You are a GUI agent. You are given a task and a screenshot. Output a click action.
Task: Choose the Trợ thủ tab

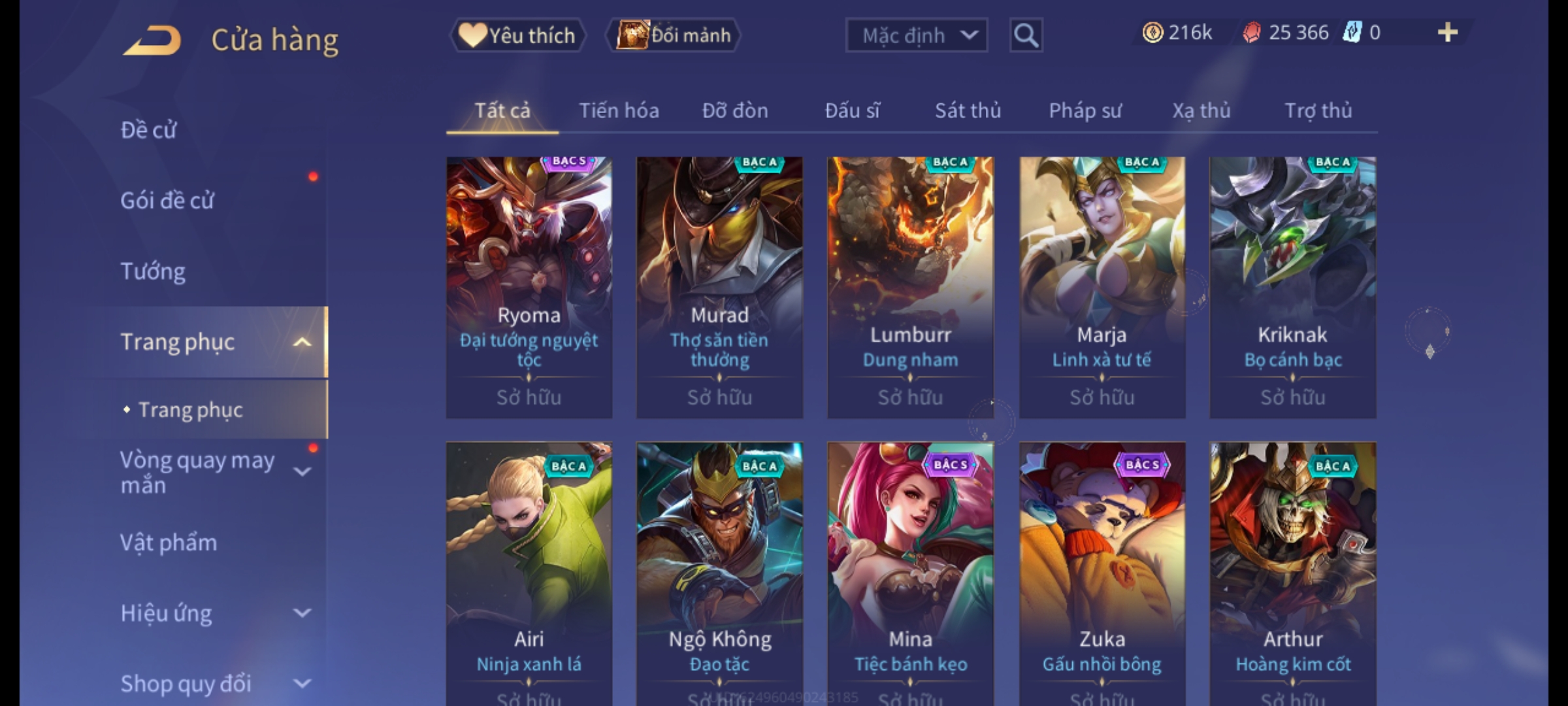1318,110
